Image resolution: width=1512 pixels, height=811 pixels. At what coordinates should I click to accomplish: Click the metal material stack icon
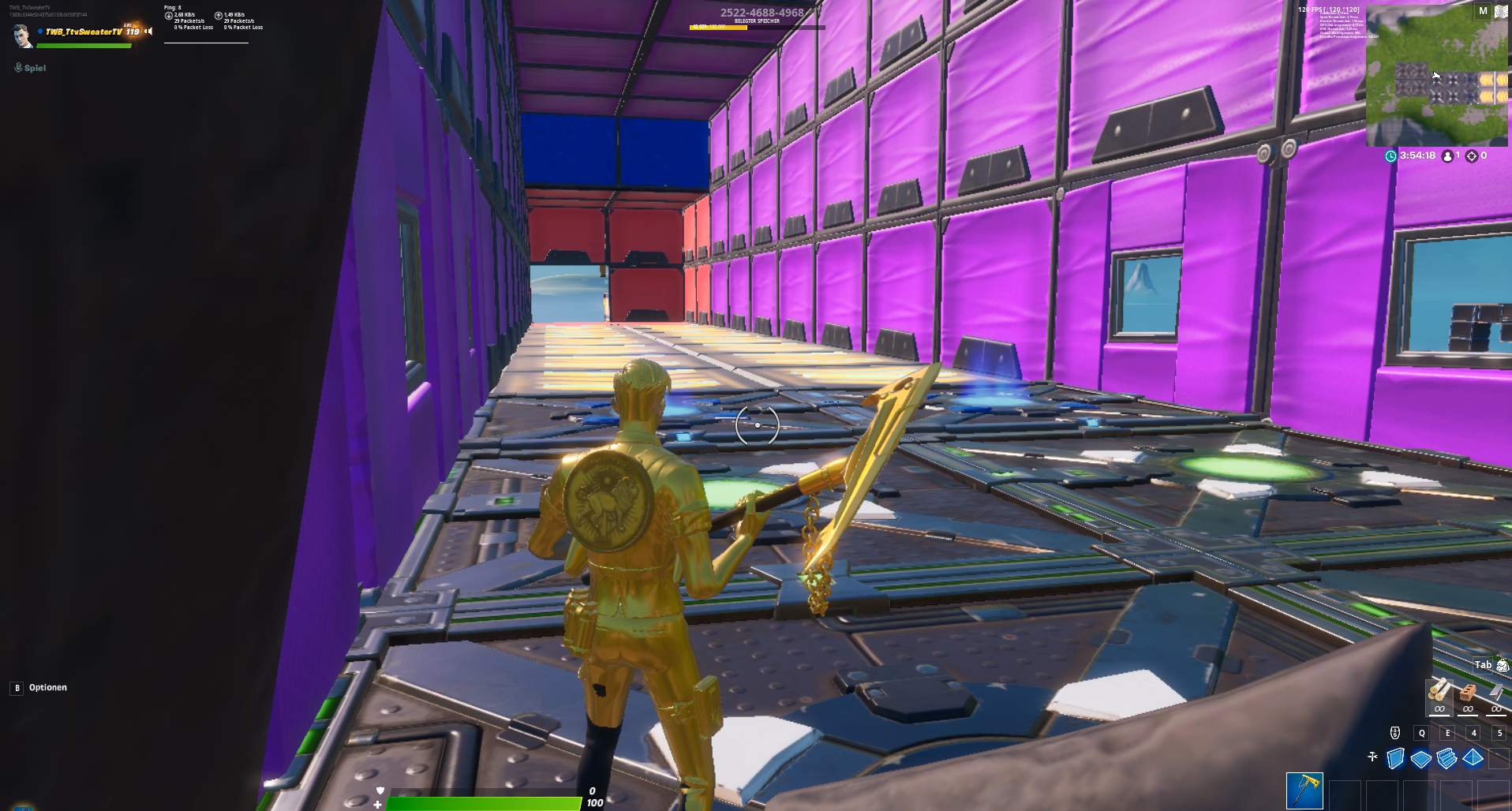pos(1496,692)
